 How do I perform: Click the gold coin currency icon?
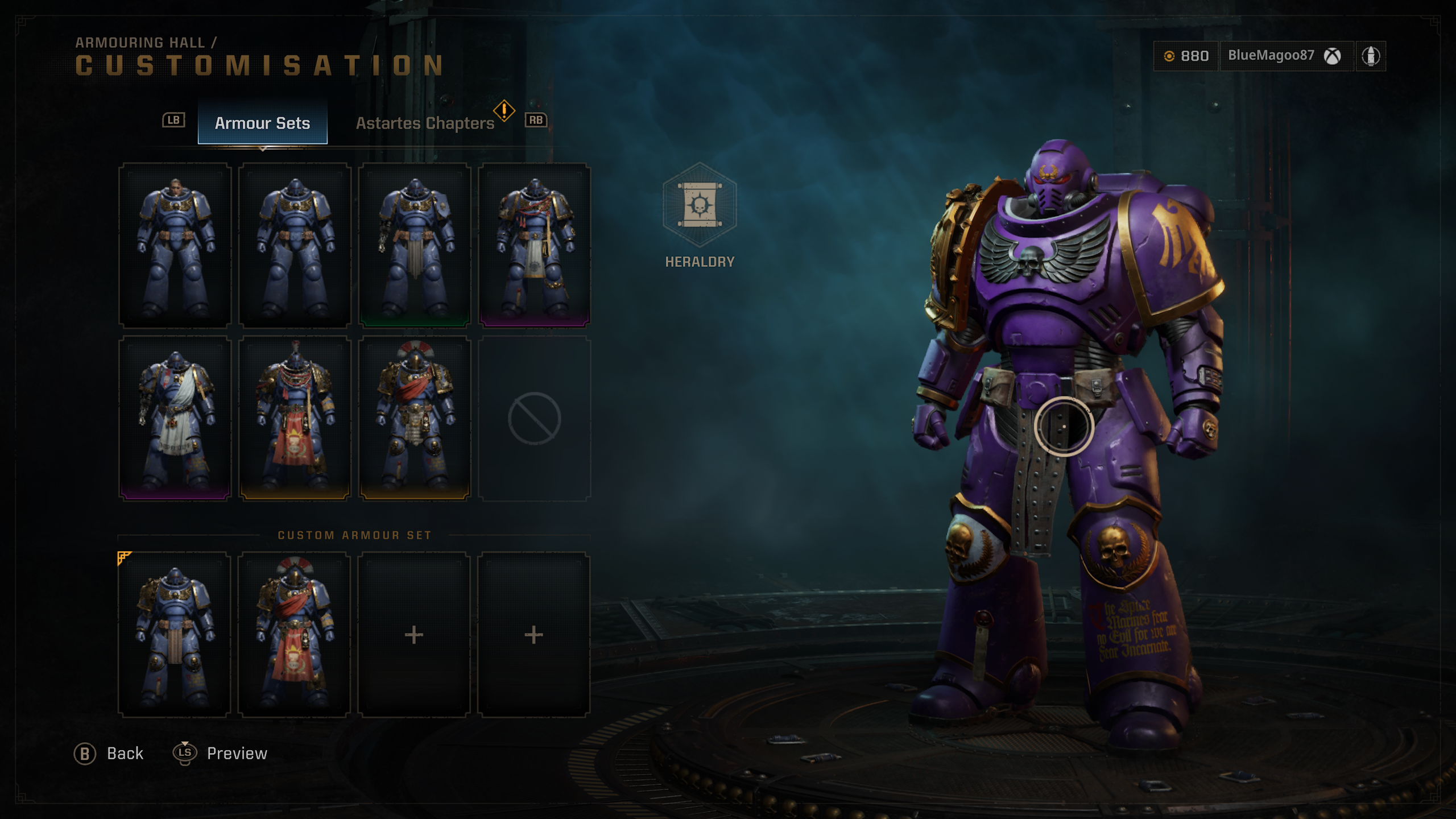(1170, 56)
